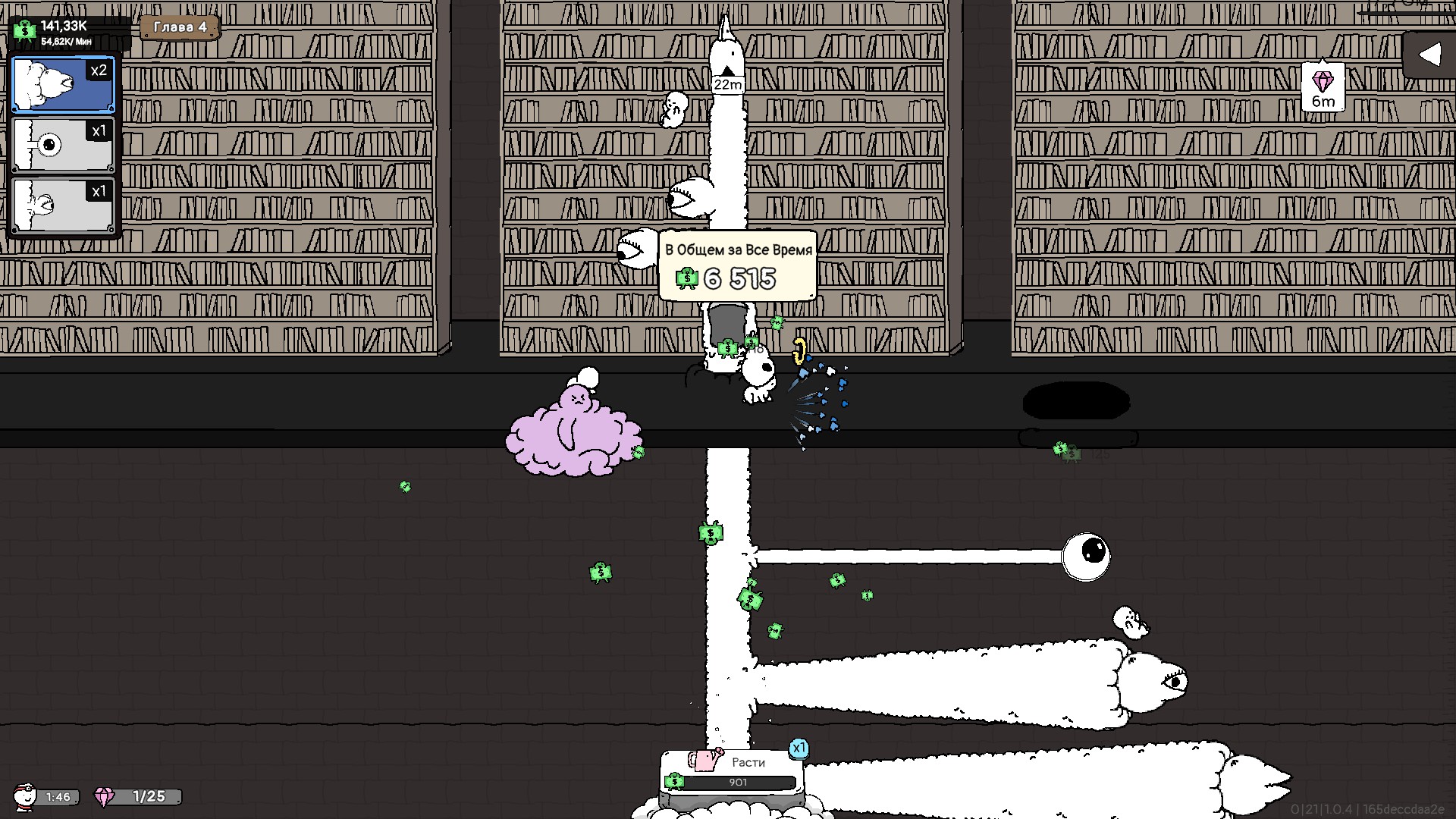1456x819 pixels.
Task: Click the blue x1 multiplier badge above the grow button
Action: pos(798,748)
